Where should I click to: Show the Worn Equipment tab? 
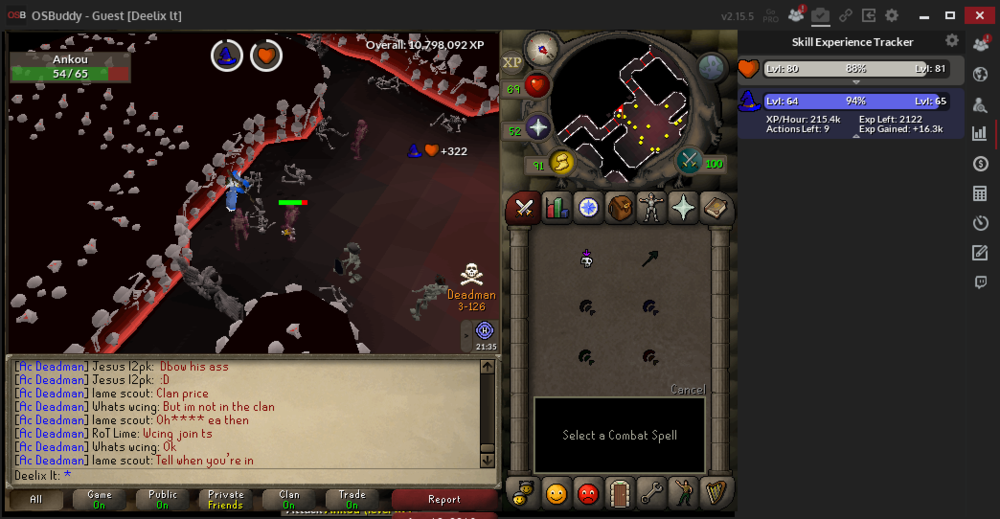click(652, 208)
